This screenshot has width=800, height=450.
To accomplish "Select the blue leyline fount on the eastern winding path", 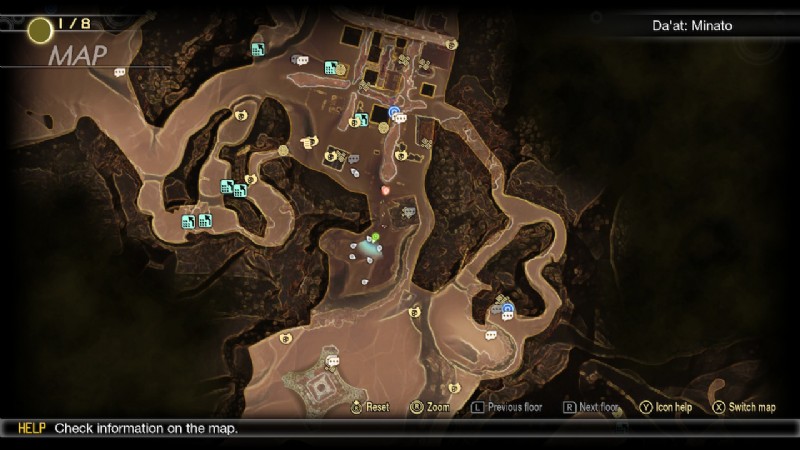I will pos(507,308).
